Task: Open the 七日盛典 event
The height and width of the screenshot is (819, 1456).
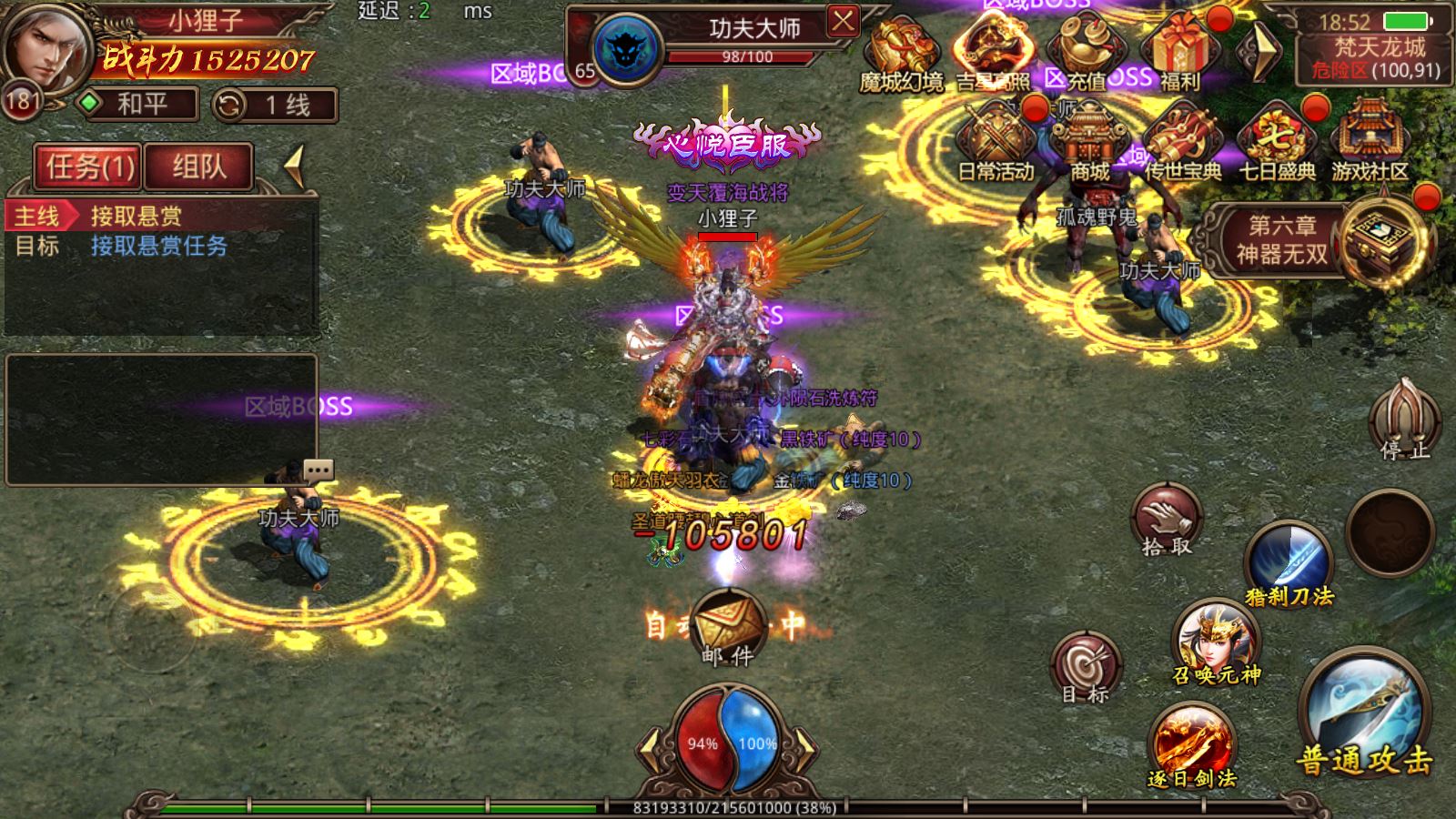Action: point(1277,141)
